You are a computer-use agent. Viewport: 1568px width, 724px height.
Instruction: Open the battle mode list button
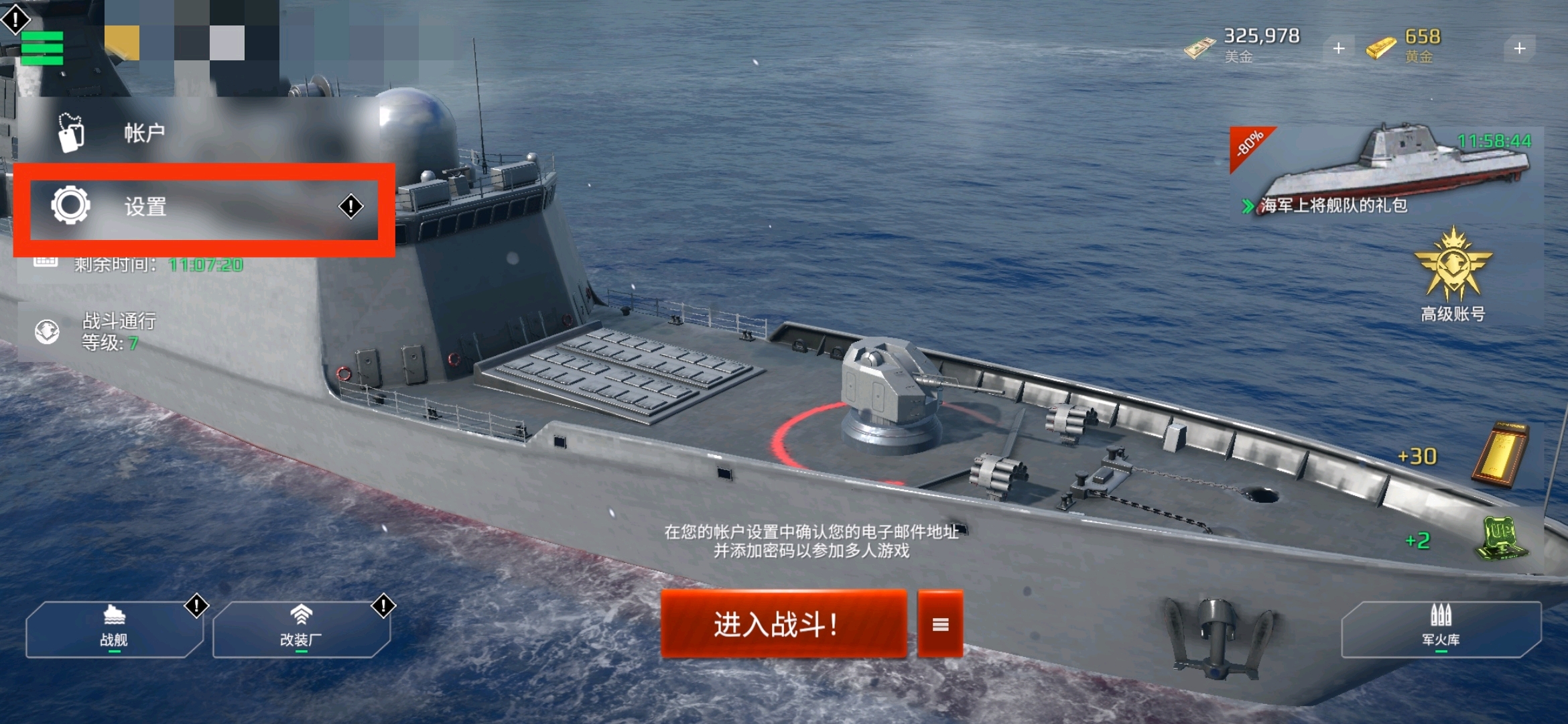point(940,624)
